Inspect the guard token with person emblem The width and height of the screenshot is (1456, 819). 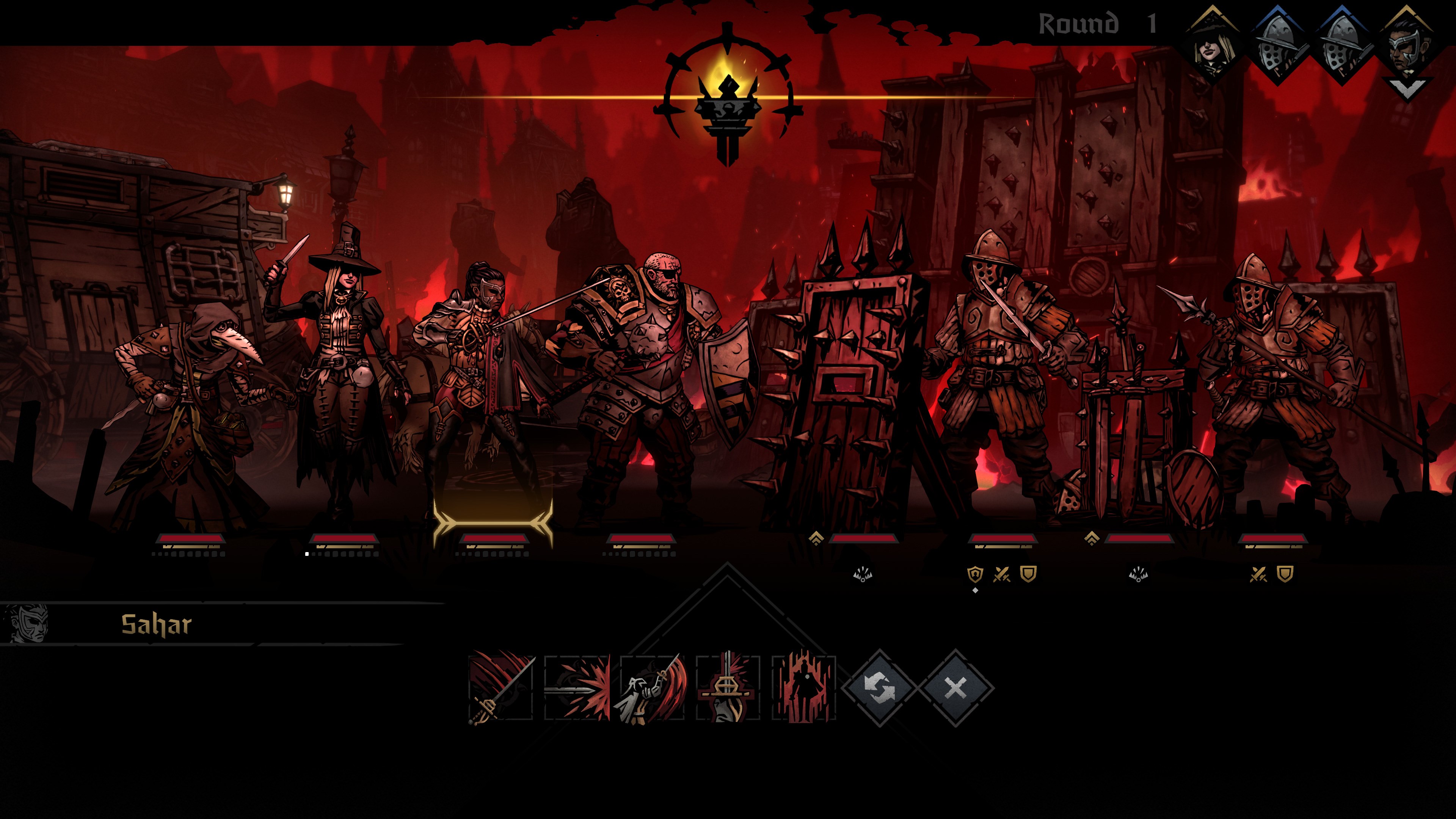pyautogui.click(x=974, y=575)
